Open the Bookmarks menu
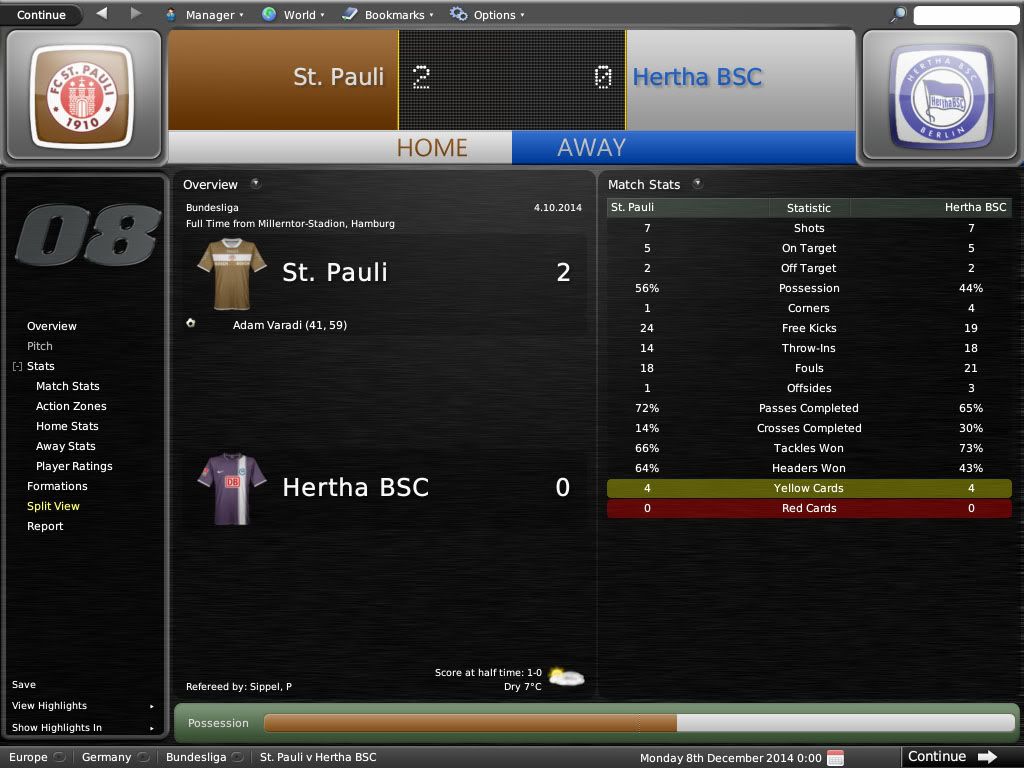The height and width of the screenshot is (768, 1024). [387, 15]
